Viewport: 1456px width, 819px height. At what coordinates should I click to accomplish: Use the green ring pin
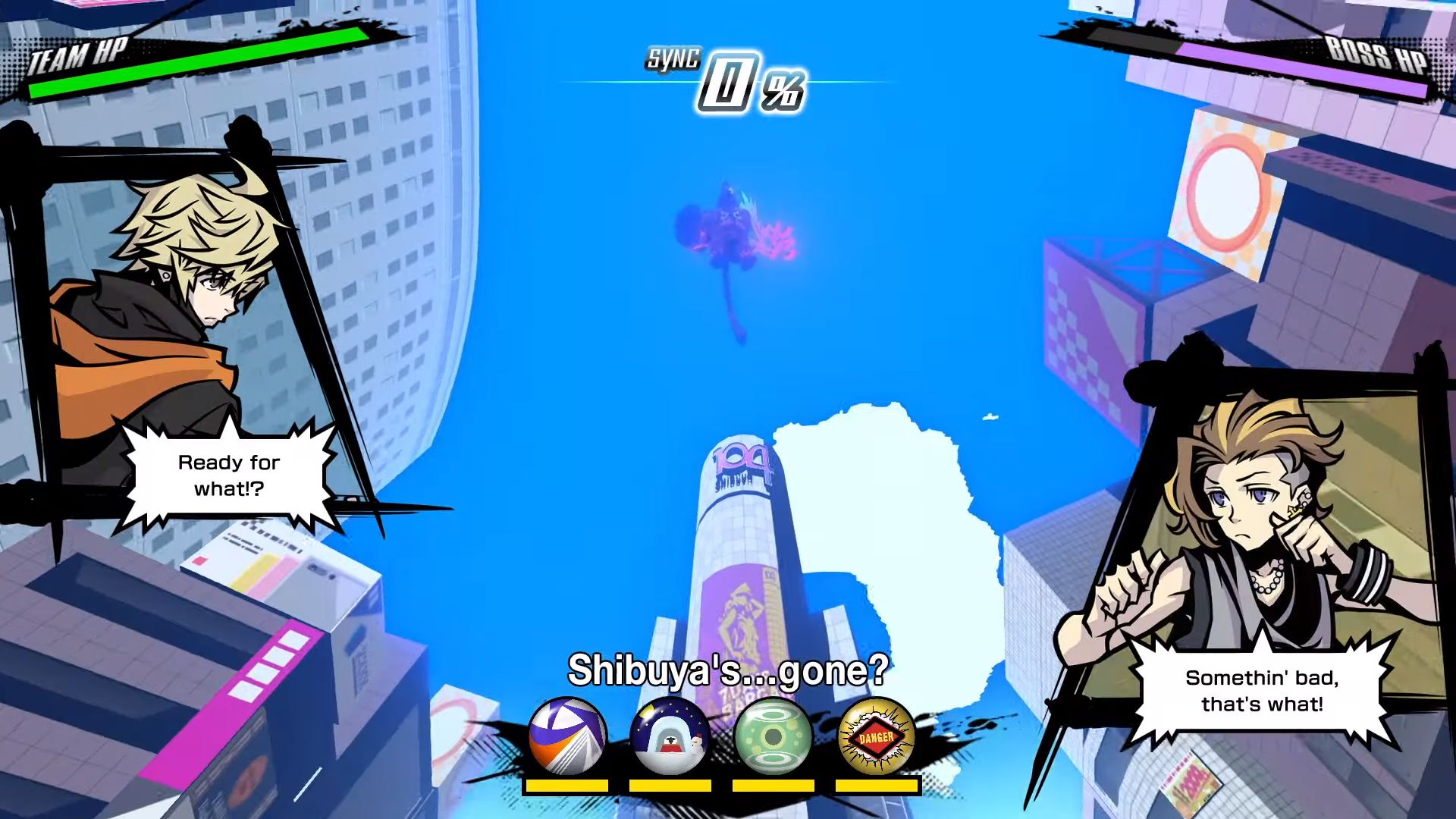(x=773, y=736)
